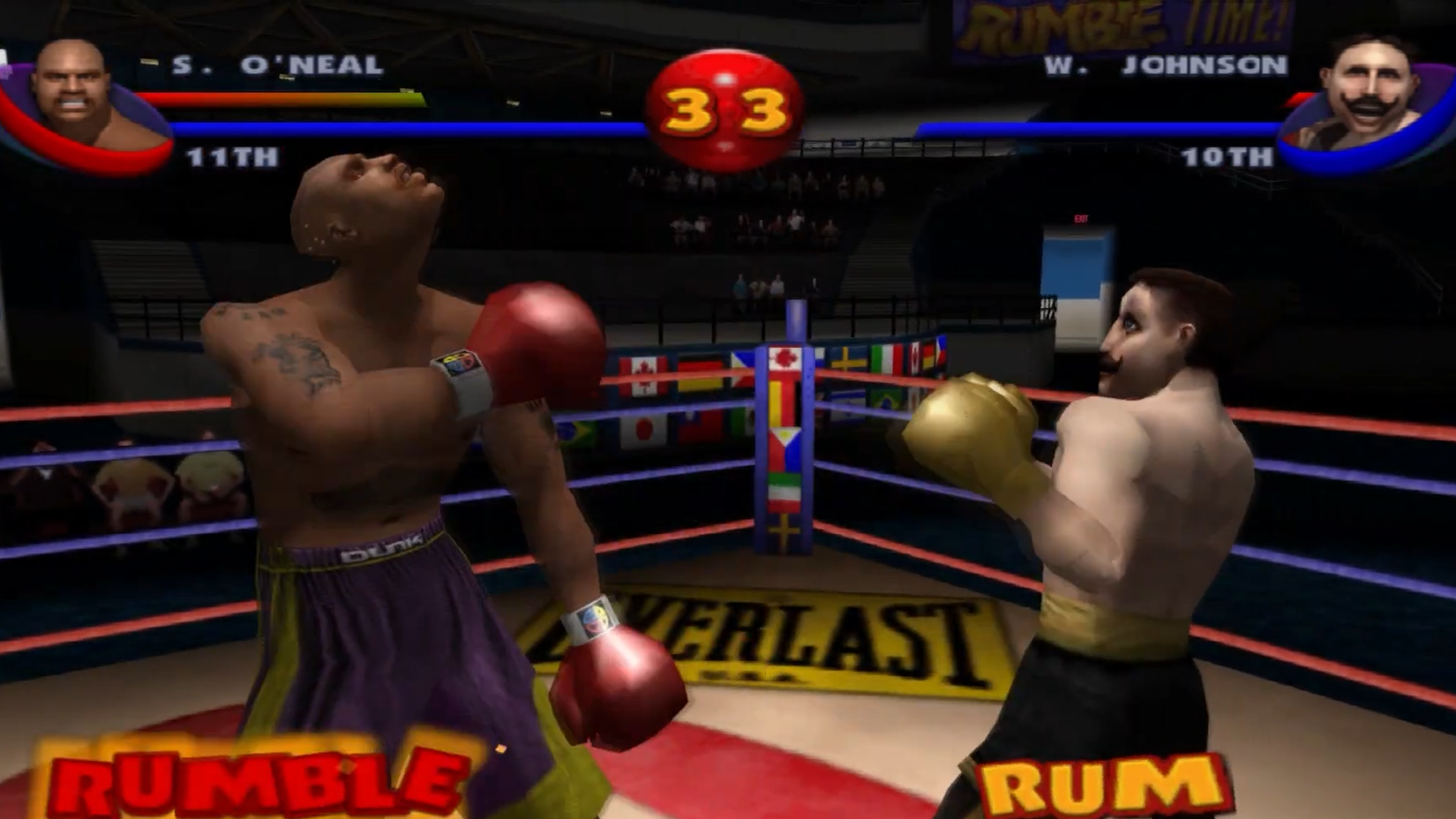The image size is (1456, 819).
Task: Select the red countdown timer bubble
Action: coord(725,101)
